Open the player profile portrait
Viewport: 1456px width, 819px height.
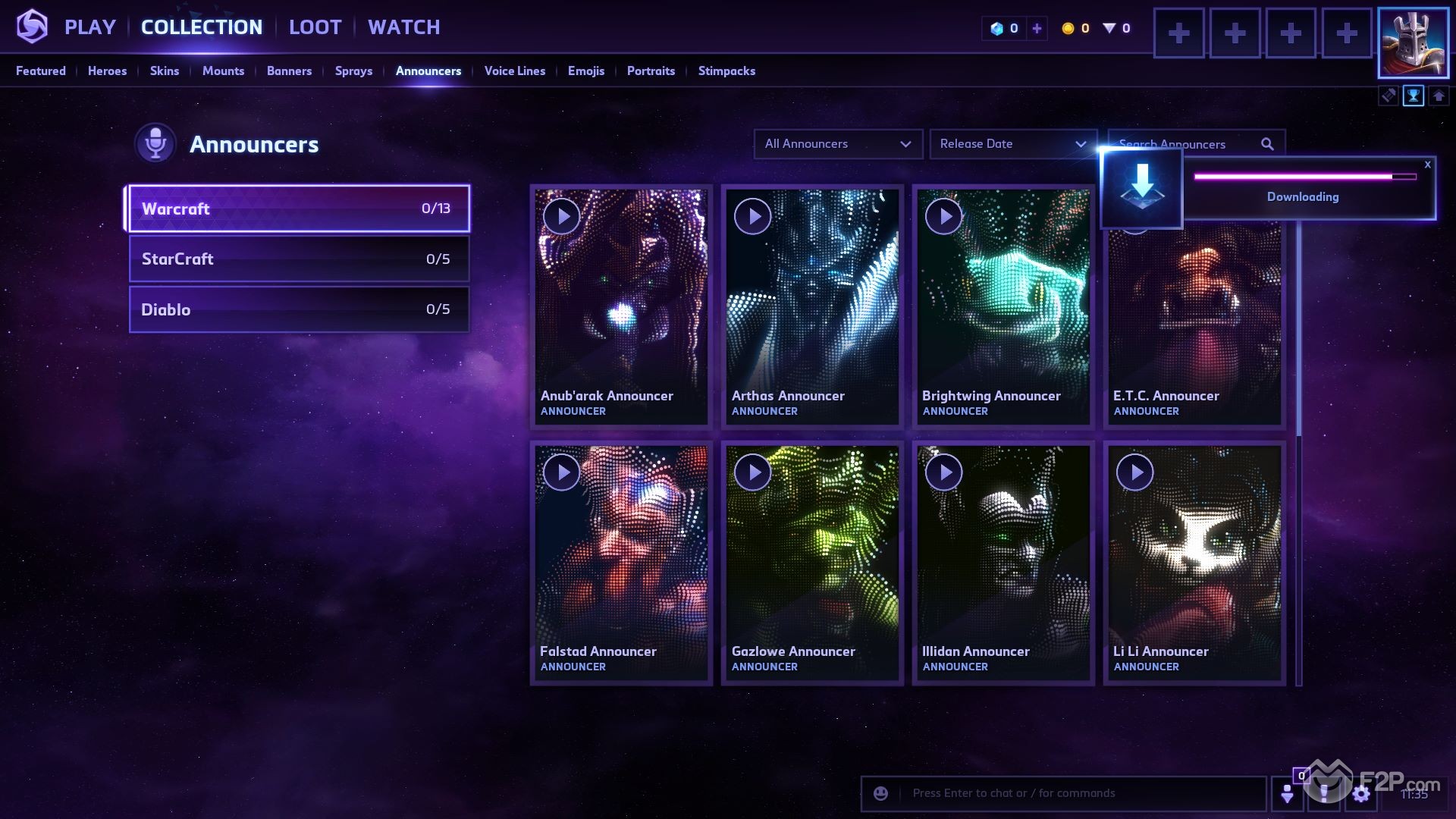click(x=1413, y=42)
